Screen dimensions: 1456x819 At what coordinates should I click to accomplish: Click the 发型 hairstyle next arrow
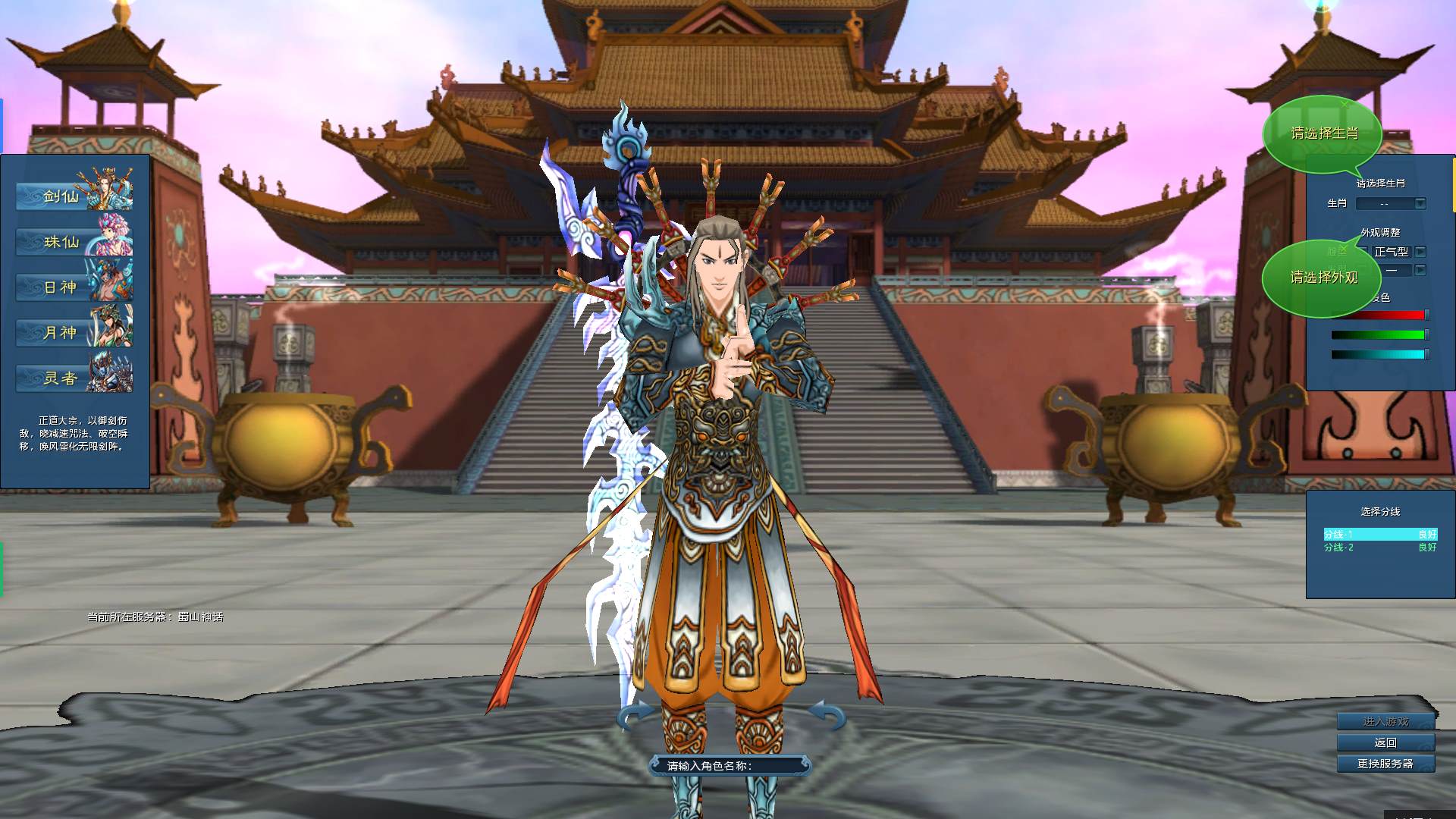pyautogui.click(x=1420, y=269)
